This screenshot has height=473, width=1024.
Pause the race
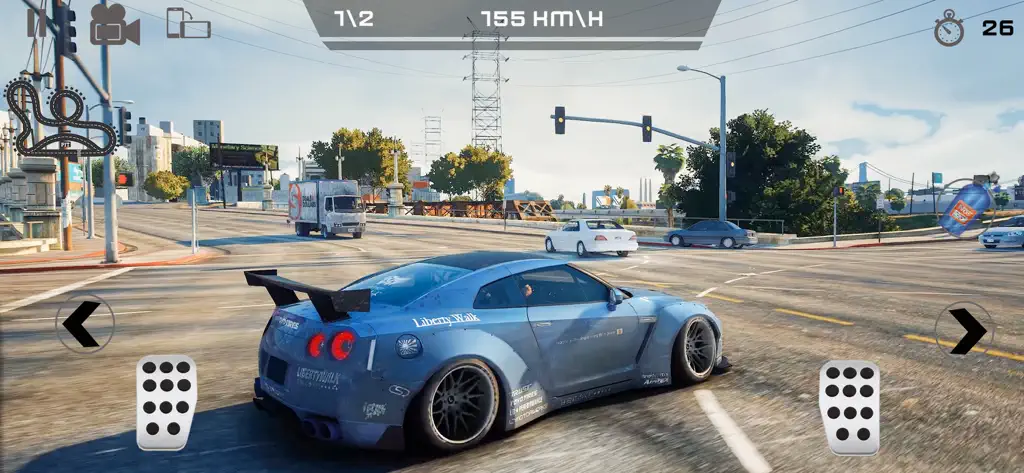click(37, 23)
